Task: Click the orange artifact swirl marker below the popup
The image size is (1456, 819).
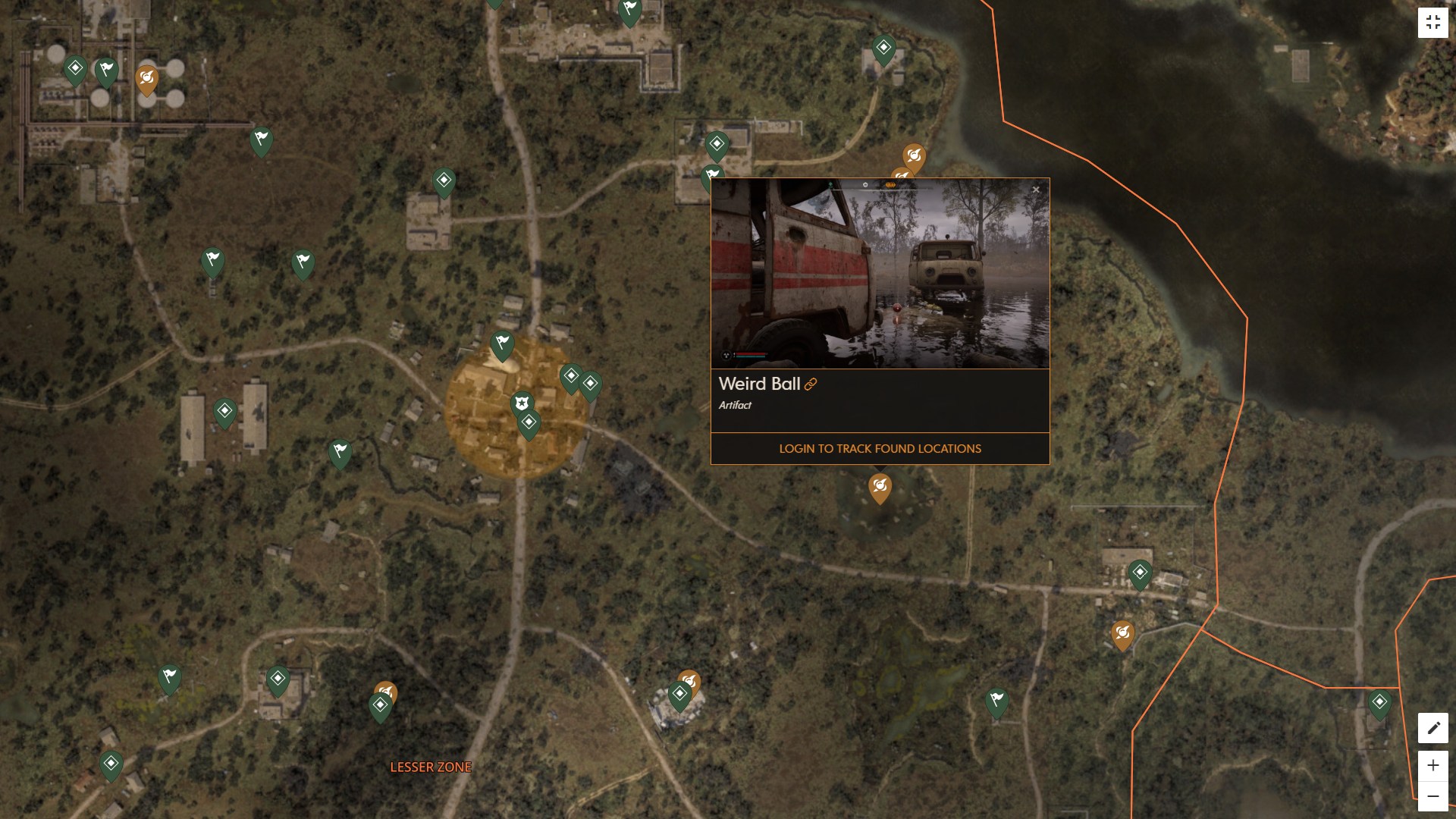Action: click(878, 488)
